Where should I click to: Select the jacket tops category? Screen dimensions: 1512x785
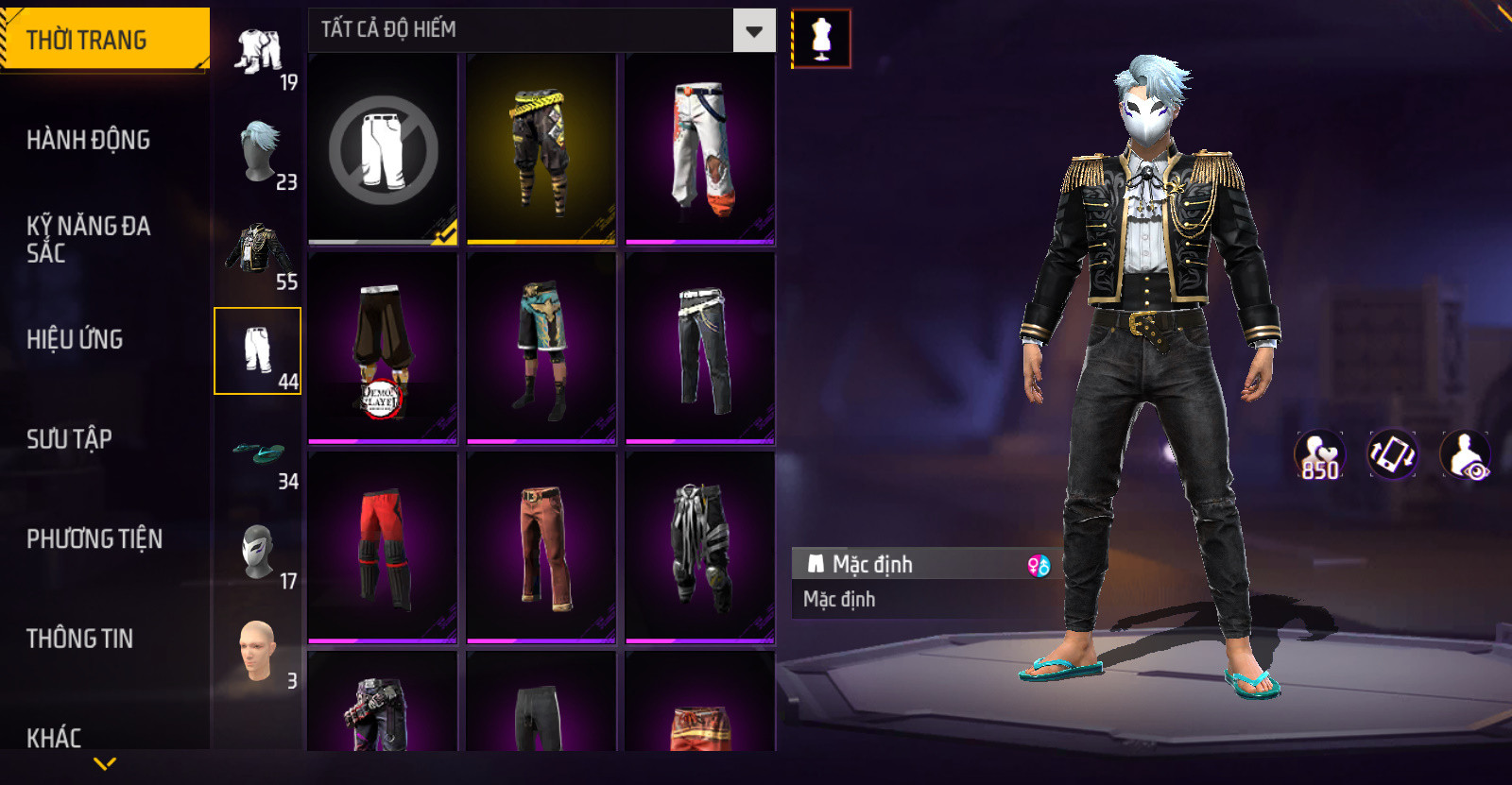tap(258, 251)
